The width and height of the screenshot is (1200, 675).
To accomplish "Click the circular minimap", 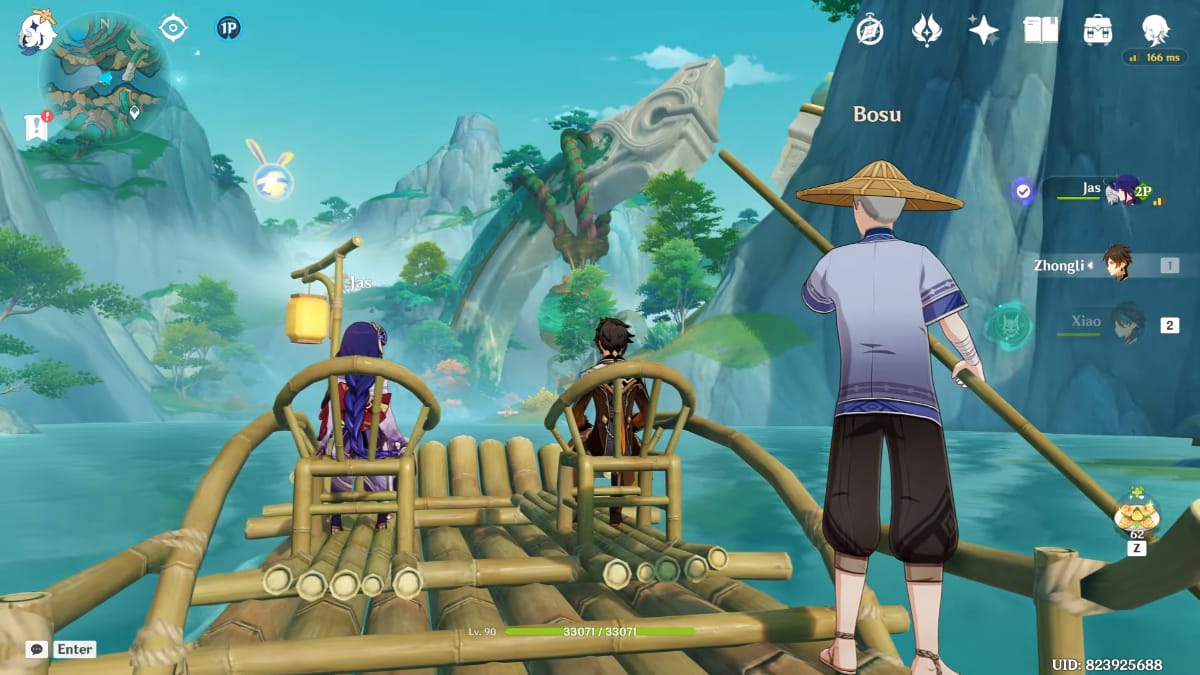I will click(x=105, y=77).
